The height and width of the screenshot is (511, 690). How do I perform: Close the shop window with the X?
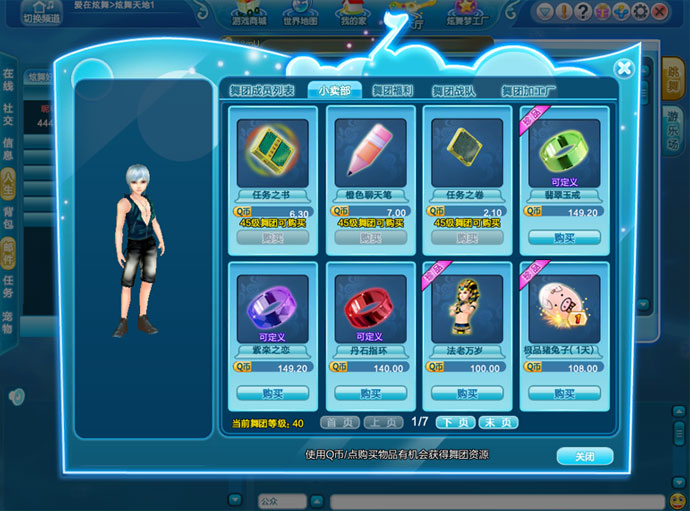(x=624, y=68)
